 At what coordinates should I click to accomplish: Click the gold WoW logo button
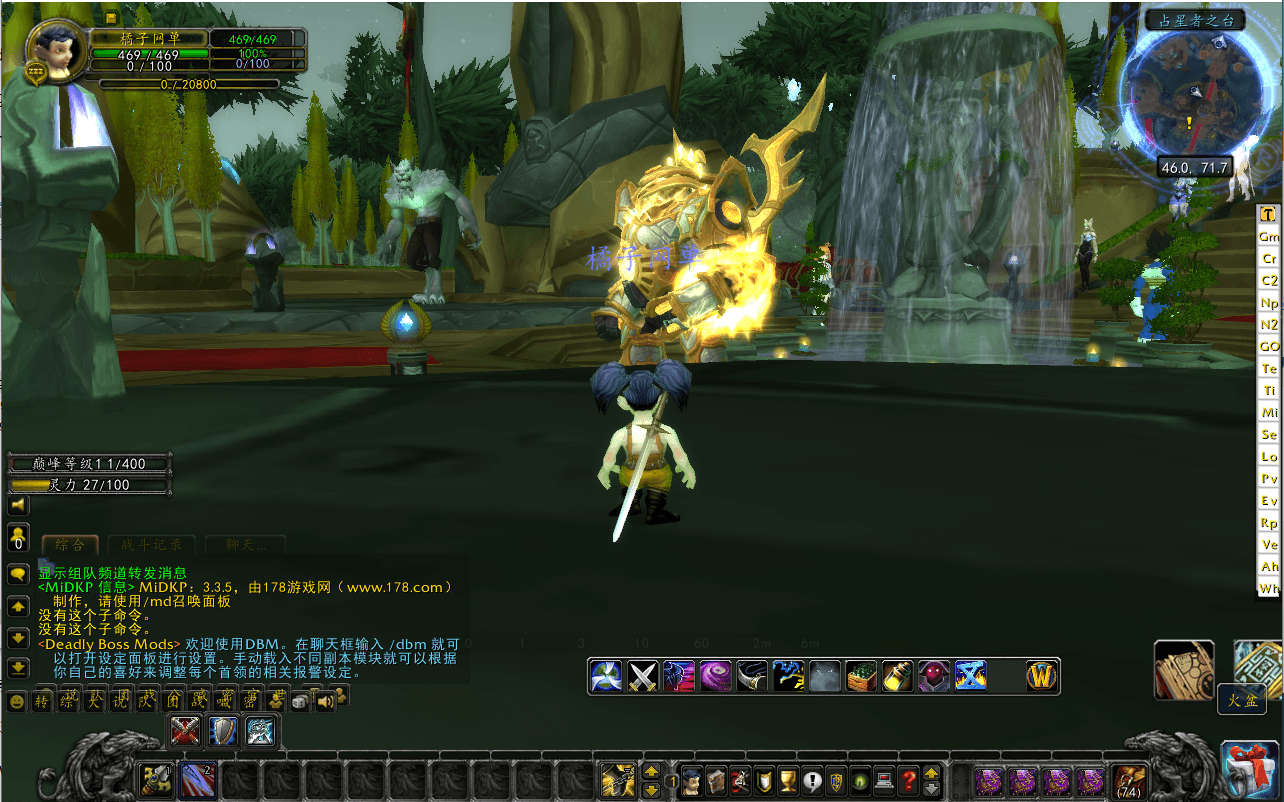pos(1042,676)
